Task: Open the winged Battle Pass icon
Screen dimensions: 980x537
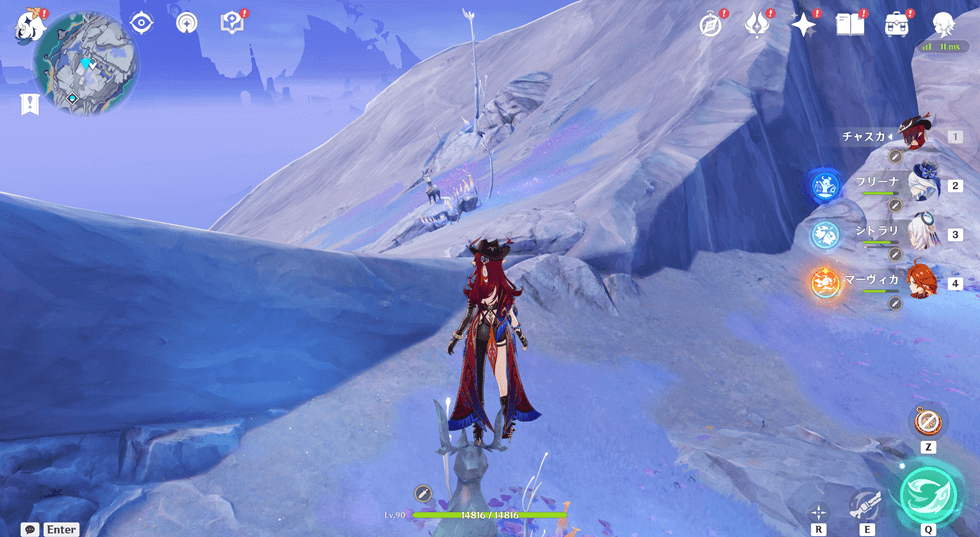Action: (757, 25)
